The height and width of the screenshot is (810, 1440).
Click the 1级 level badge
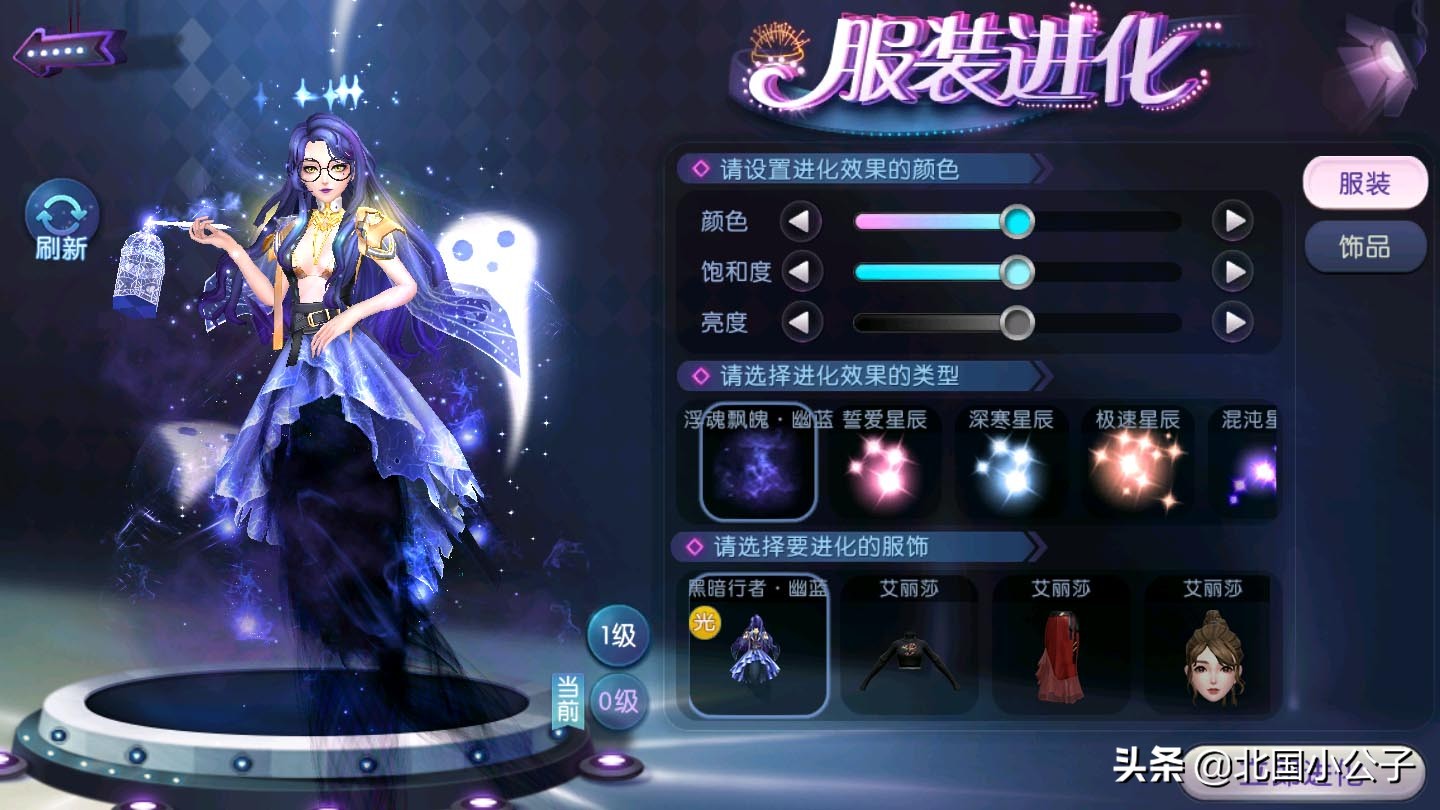[618, 637]
